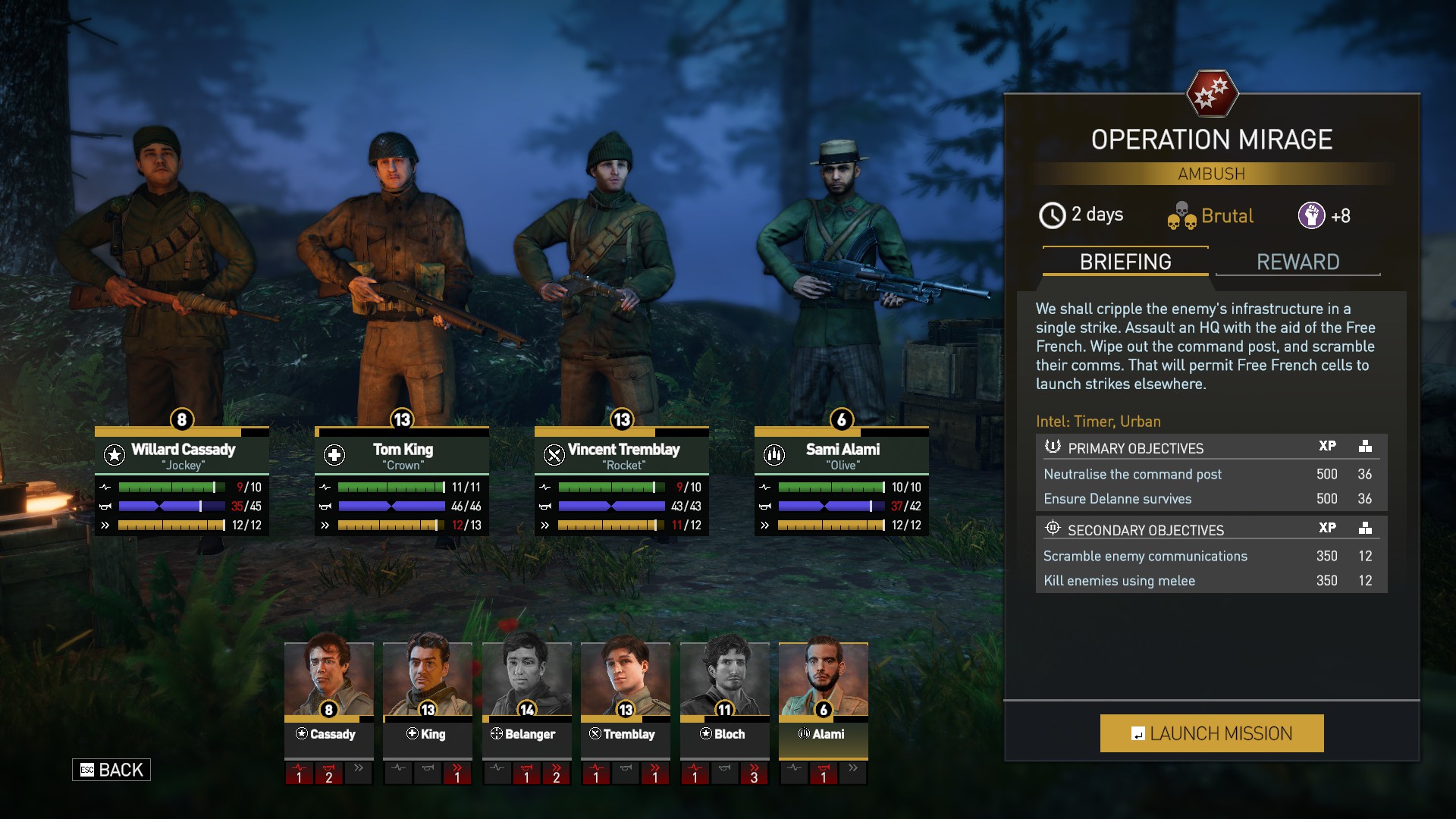Pick Belanger from the roster
1456x819 pixels.
526,679
